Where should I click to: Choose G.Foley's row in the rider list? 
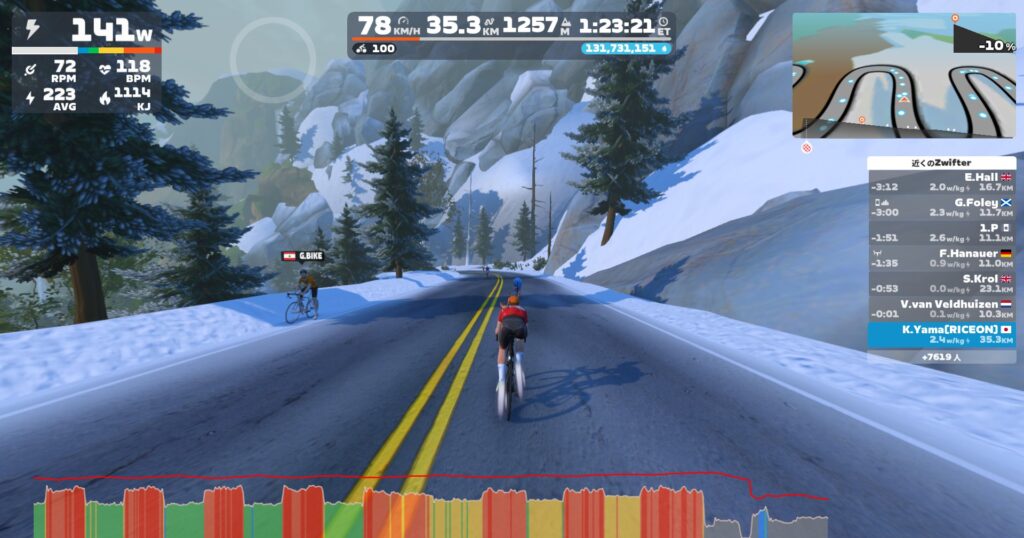941,207
